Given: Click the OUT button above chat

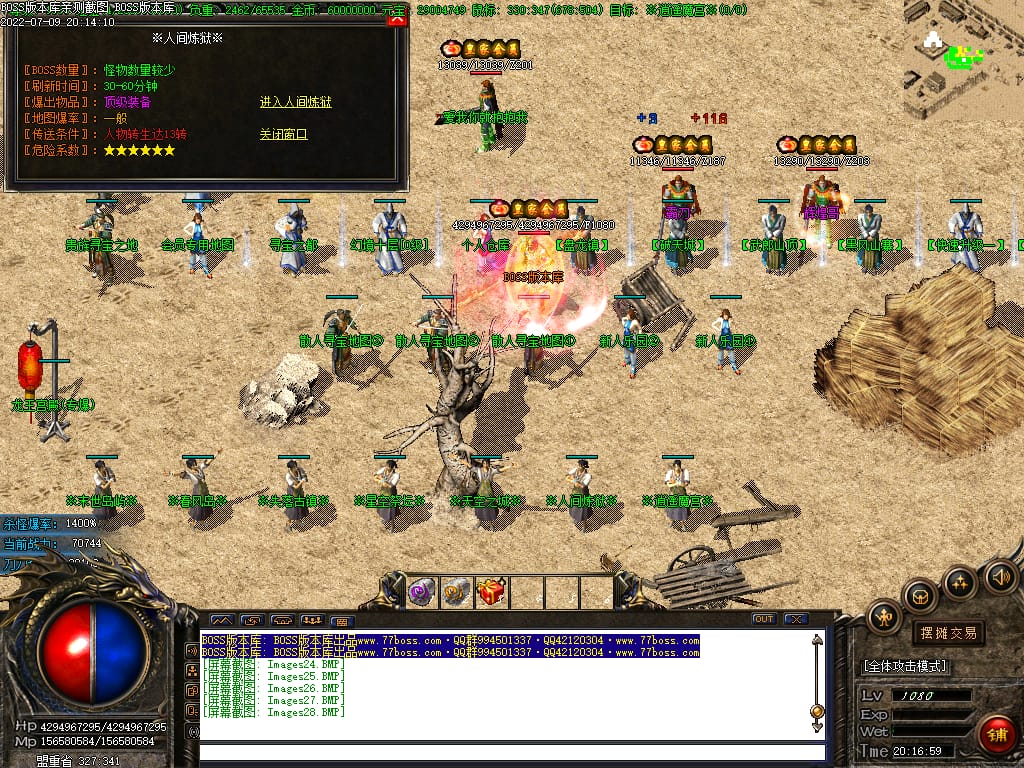Looking at the screenshot, I should (764, 619).
